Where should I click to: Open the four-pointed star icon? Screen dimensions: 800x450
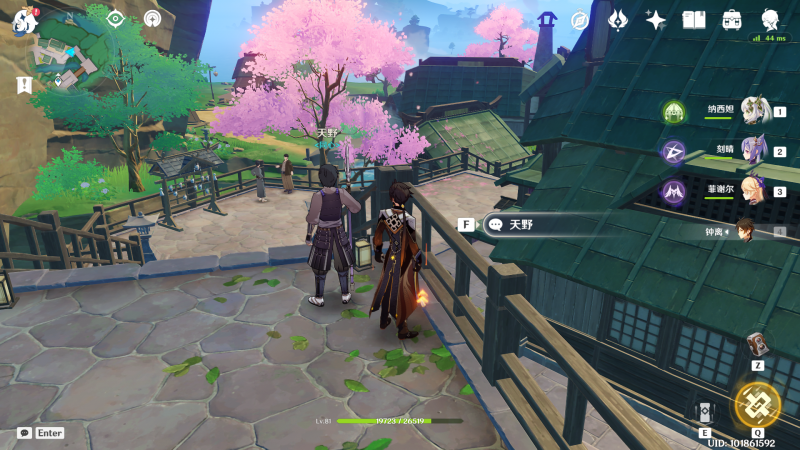[x=656, y=20]
